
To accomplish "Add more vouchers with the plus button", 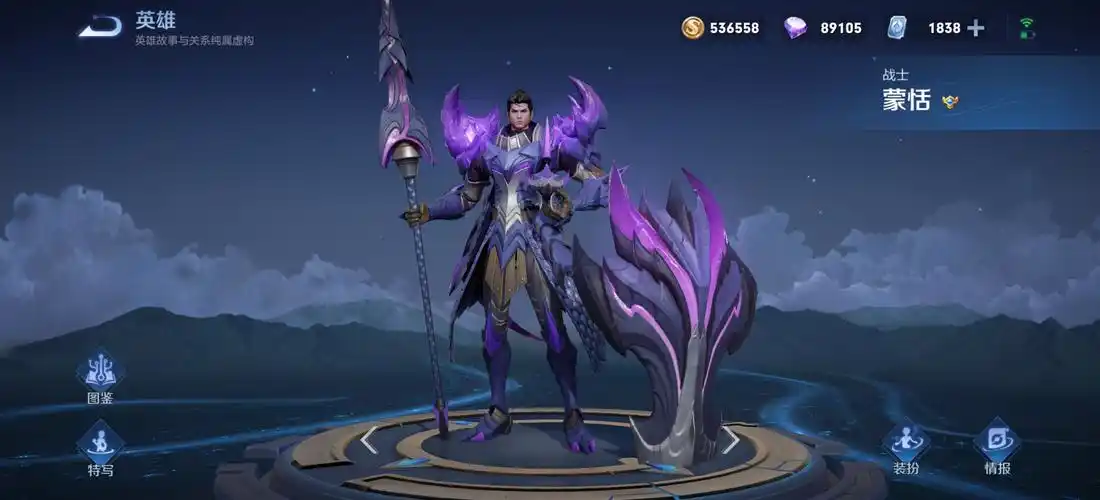I will (976, 28).
